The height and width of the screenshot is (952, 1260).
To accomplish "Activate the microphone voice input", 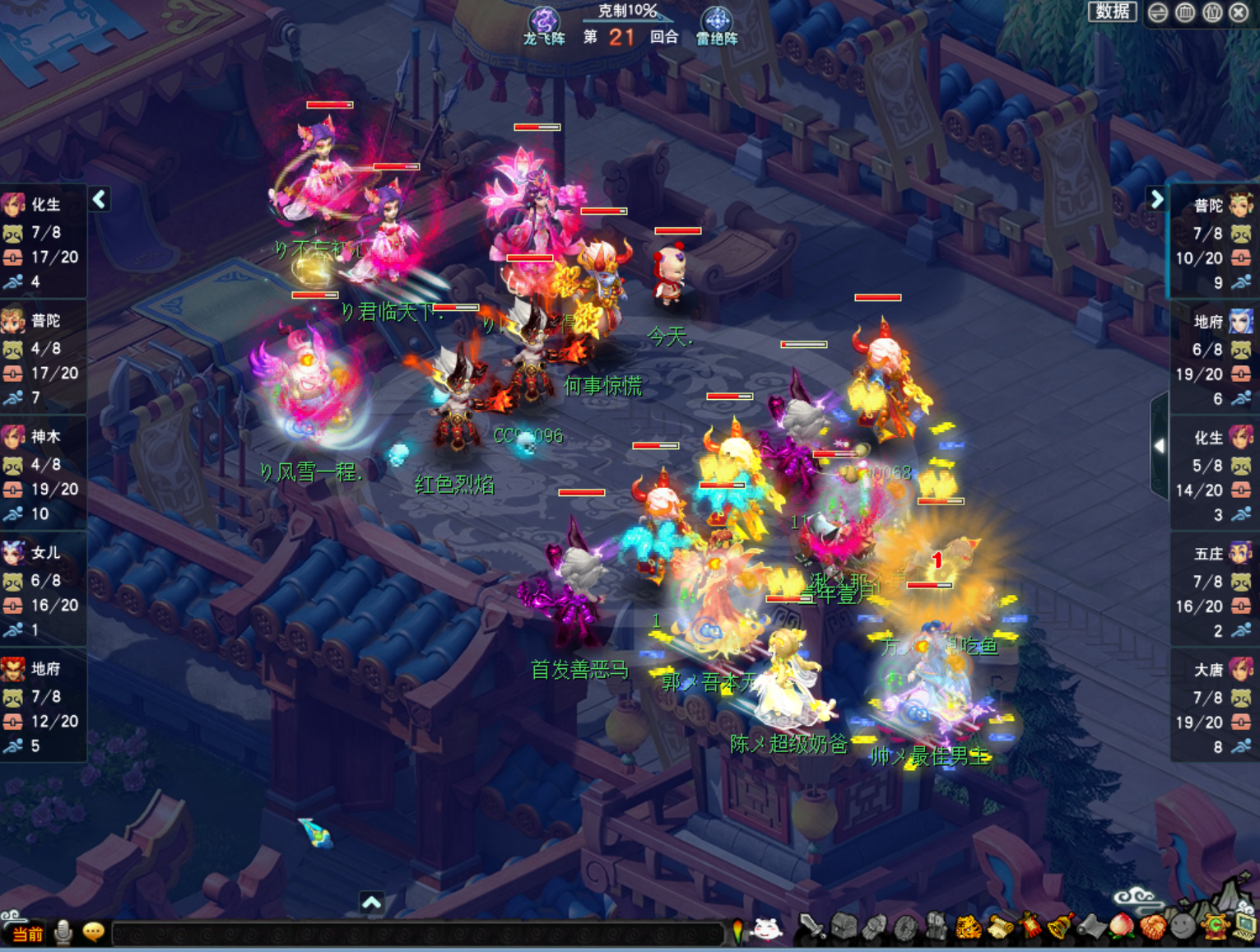I will click(x=63, y=932).
